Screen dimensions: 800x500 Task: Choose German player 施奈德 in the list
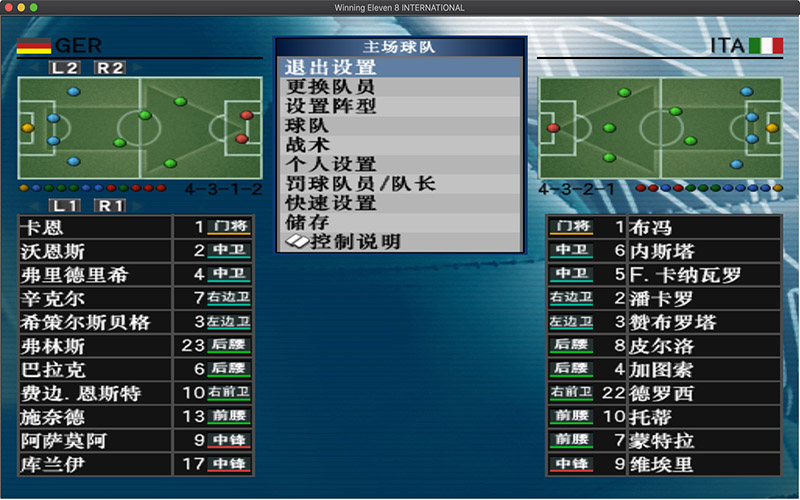[135, 417]
